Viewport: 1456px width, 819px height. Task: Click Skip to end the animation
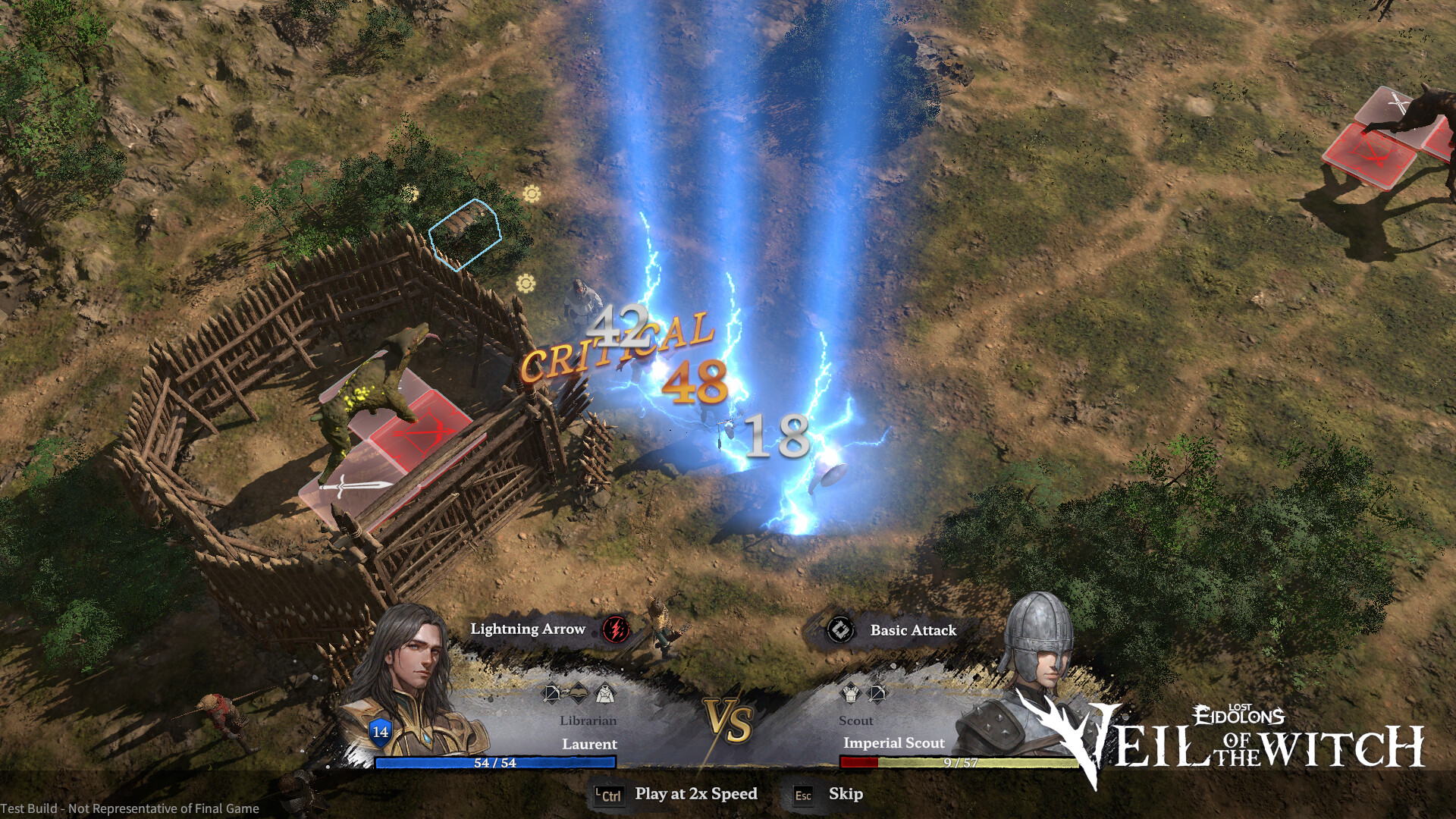[845, 794]
